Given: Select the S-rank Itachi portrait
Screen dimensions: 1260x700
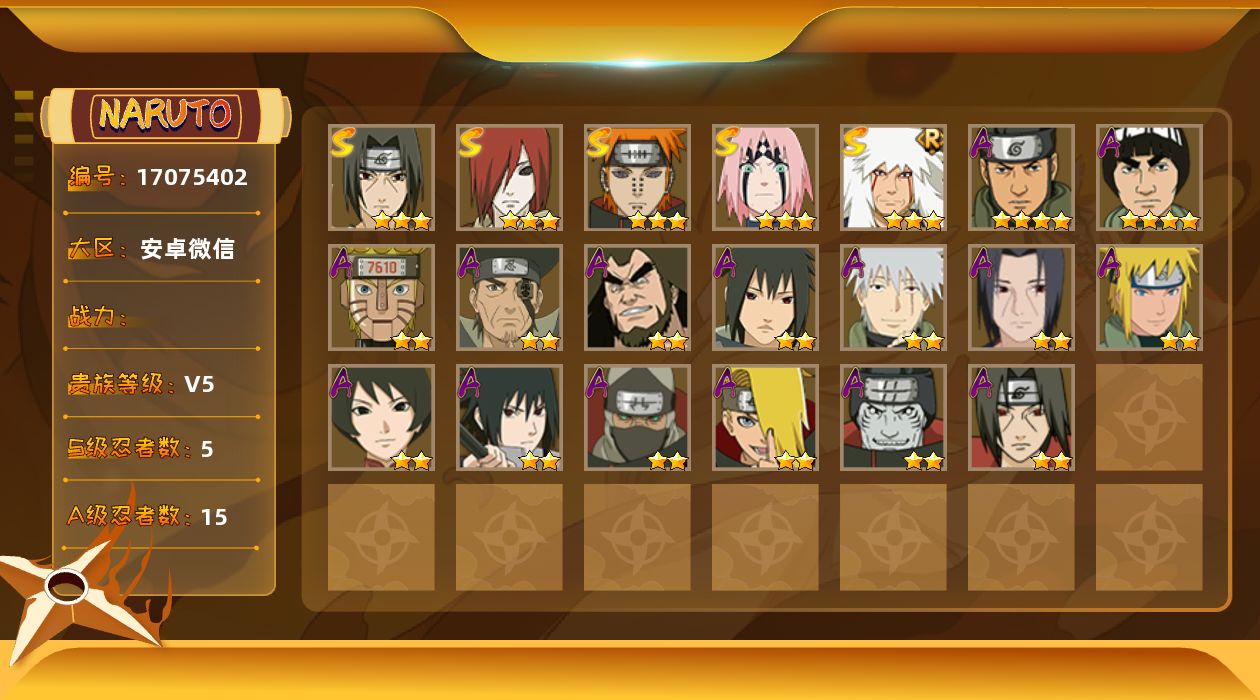Looking at the screenshot, I should click(381, 178).
